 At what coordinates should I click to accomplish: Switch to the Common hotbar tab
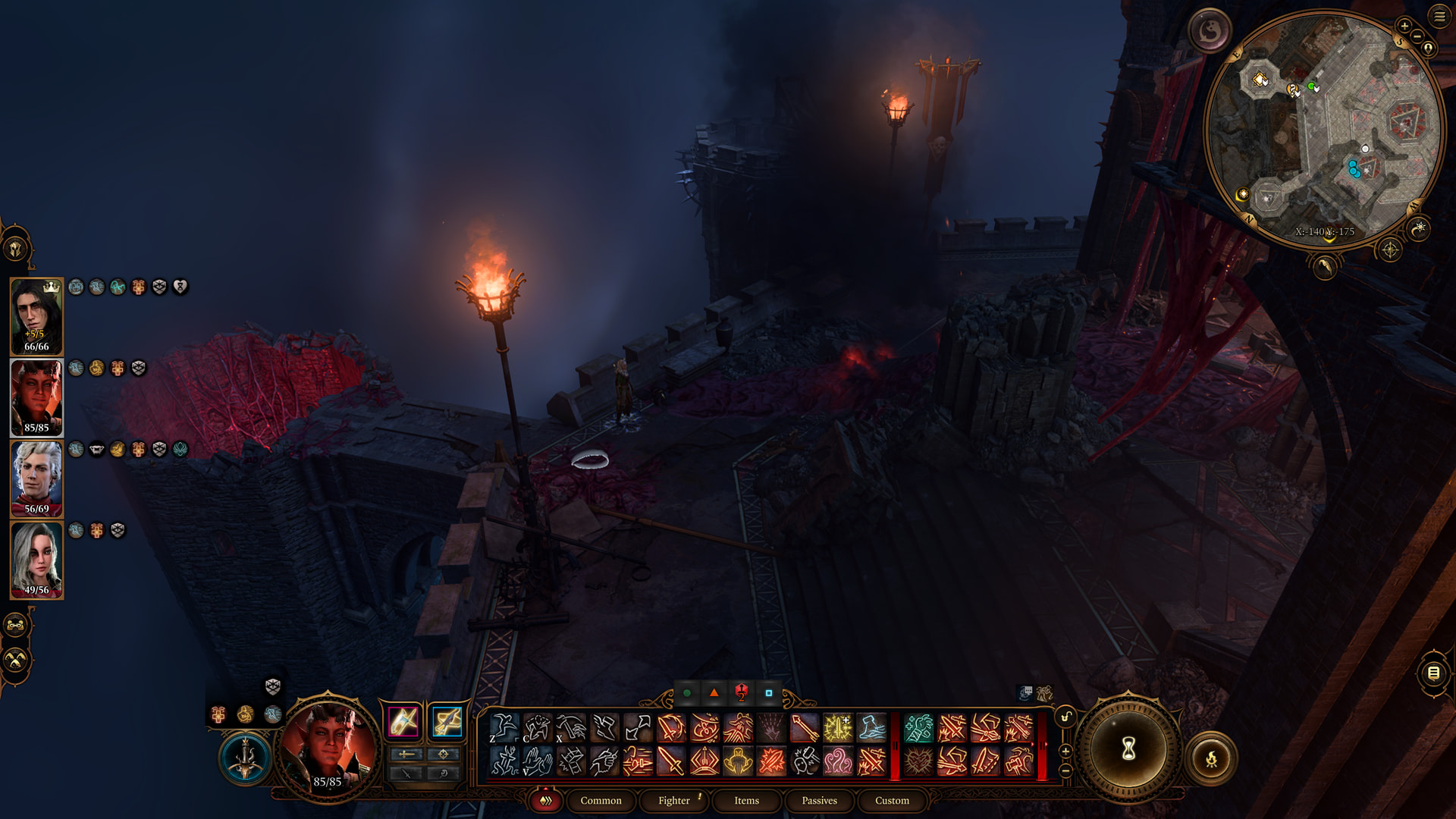coord(601,800)
